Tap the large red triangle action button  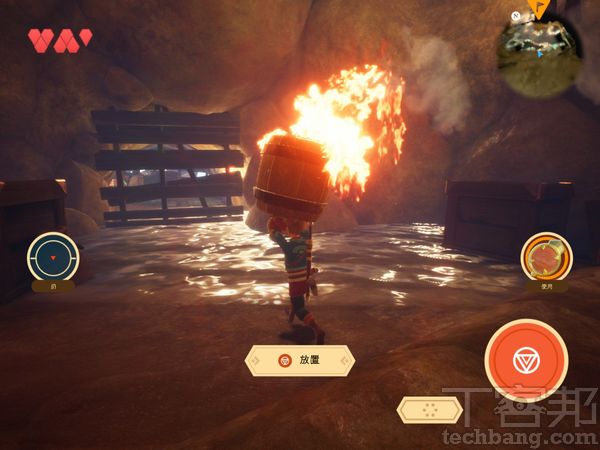[x=526, y=360]
